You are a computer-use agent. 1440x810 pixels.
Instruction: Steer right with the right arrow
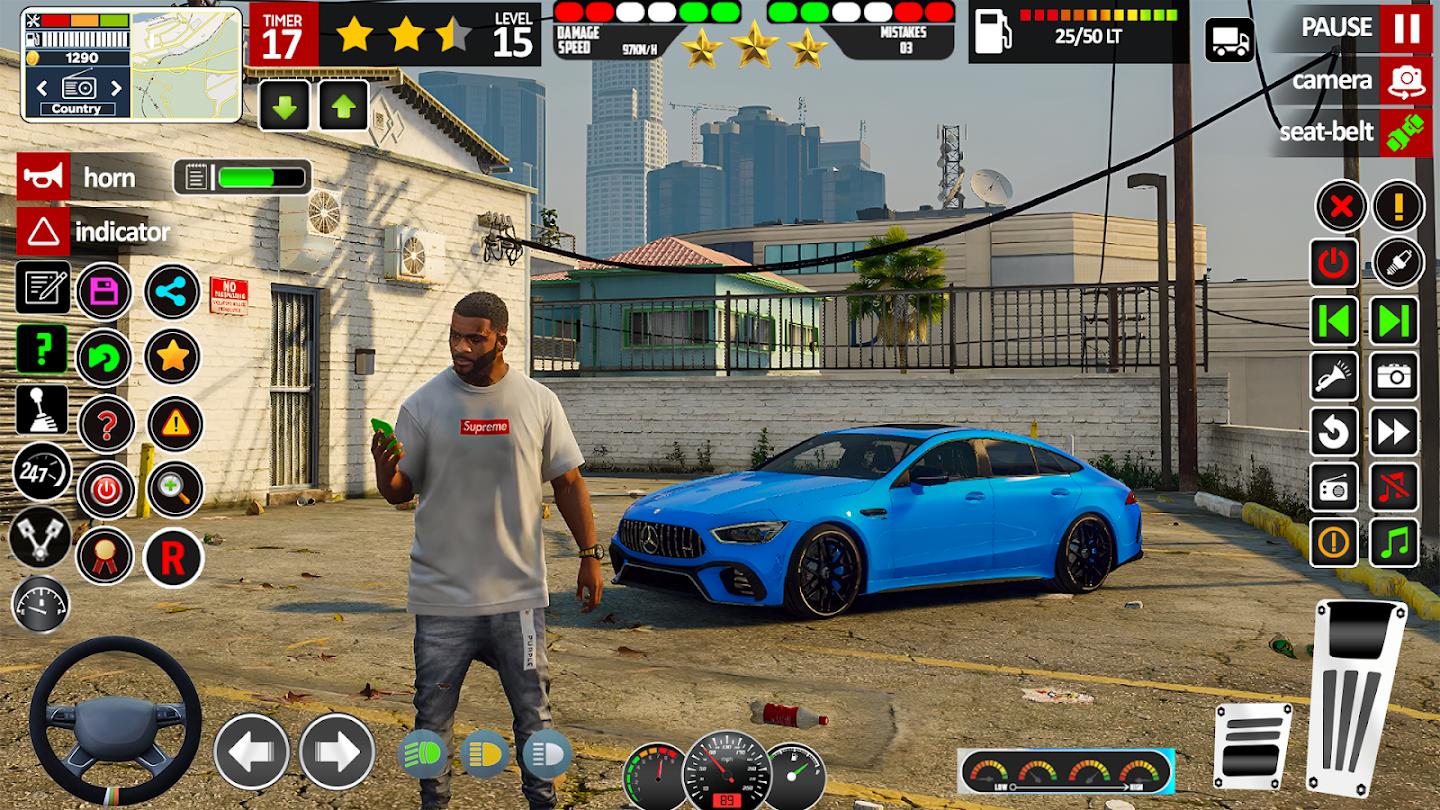[x=337, y=752]
